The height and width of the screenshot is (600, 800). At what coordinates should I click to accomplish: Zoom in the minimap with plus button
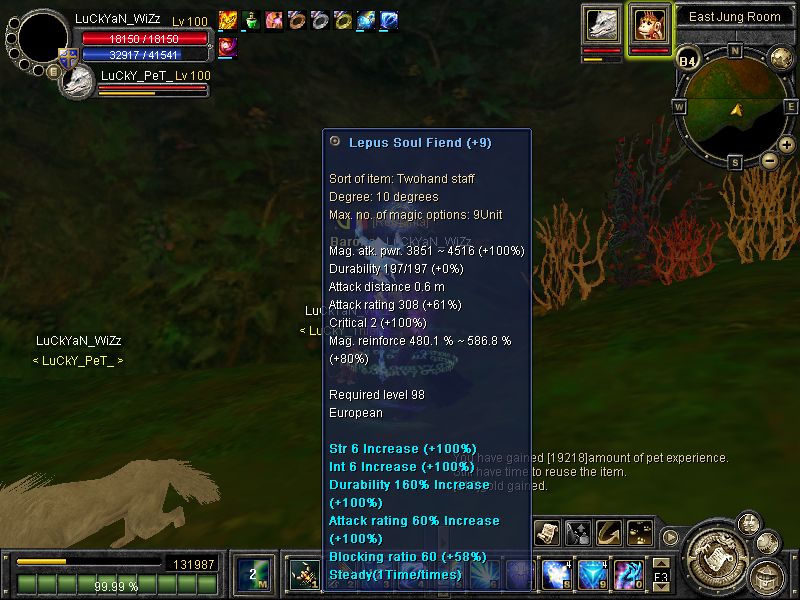pos(787,145)
